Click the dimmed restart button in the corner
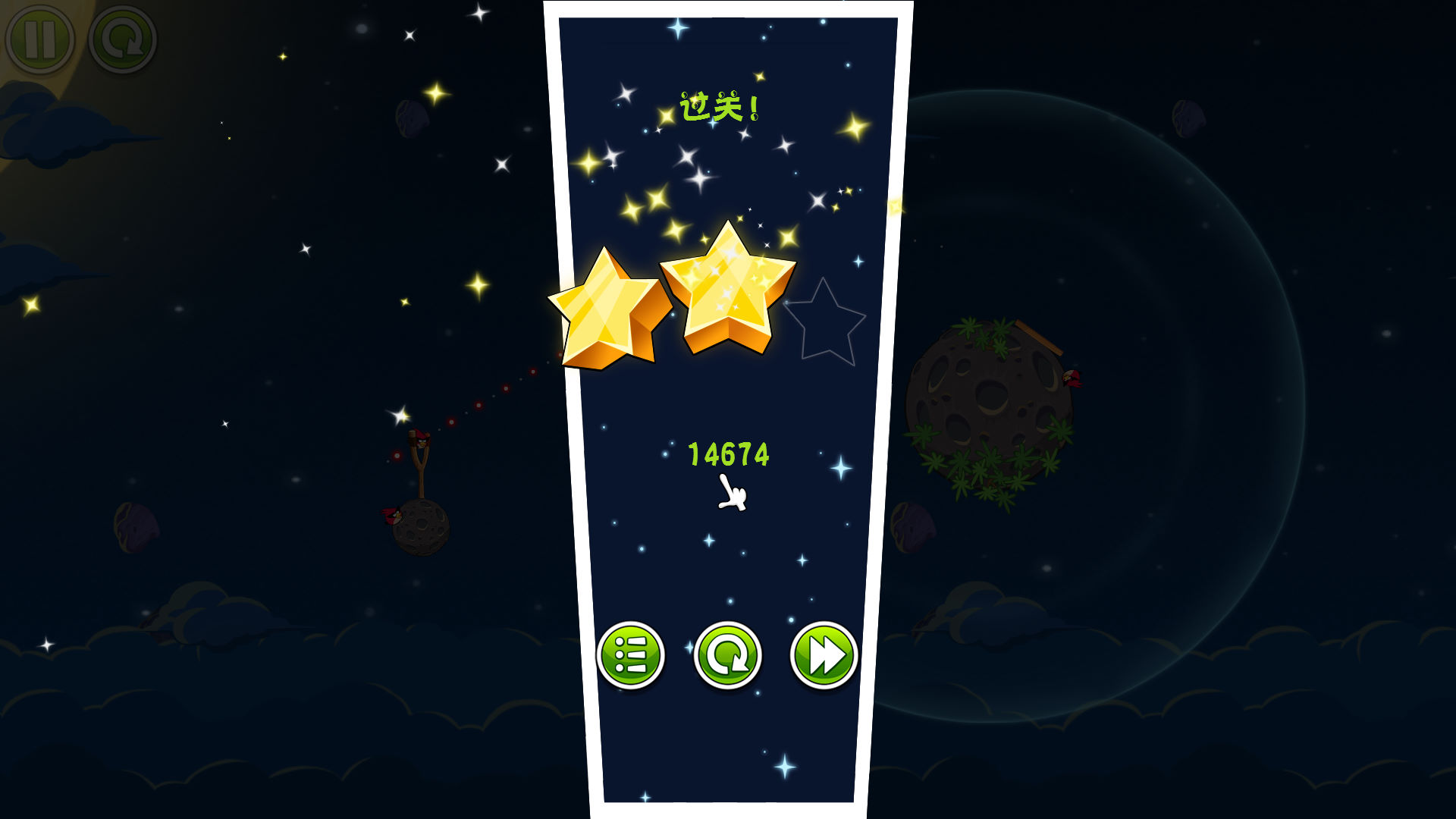This screenshot has height=819, width=1456. coord(123,39)
